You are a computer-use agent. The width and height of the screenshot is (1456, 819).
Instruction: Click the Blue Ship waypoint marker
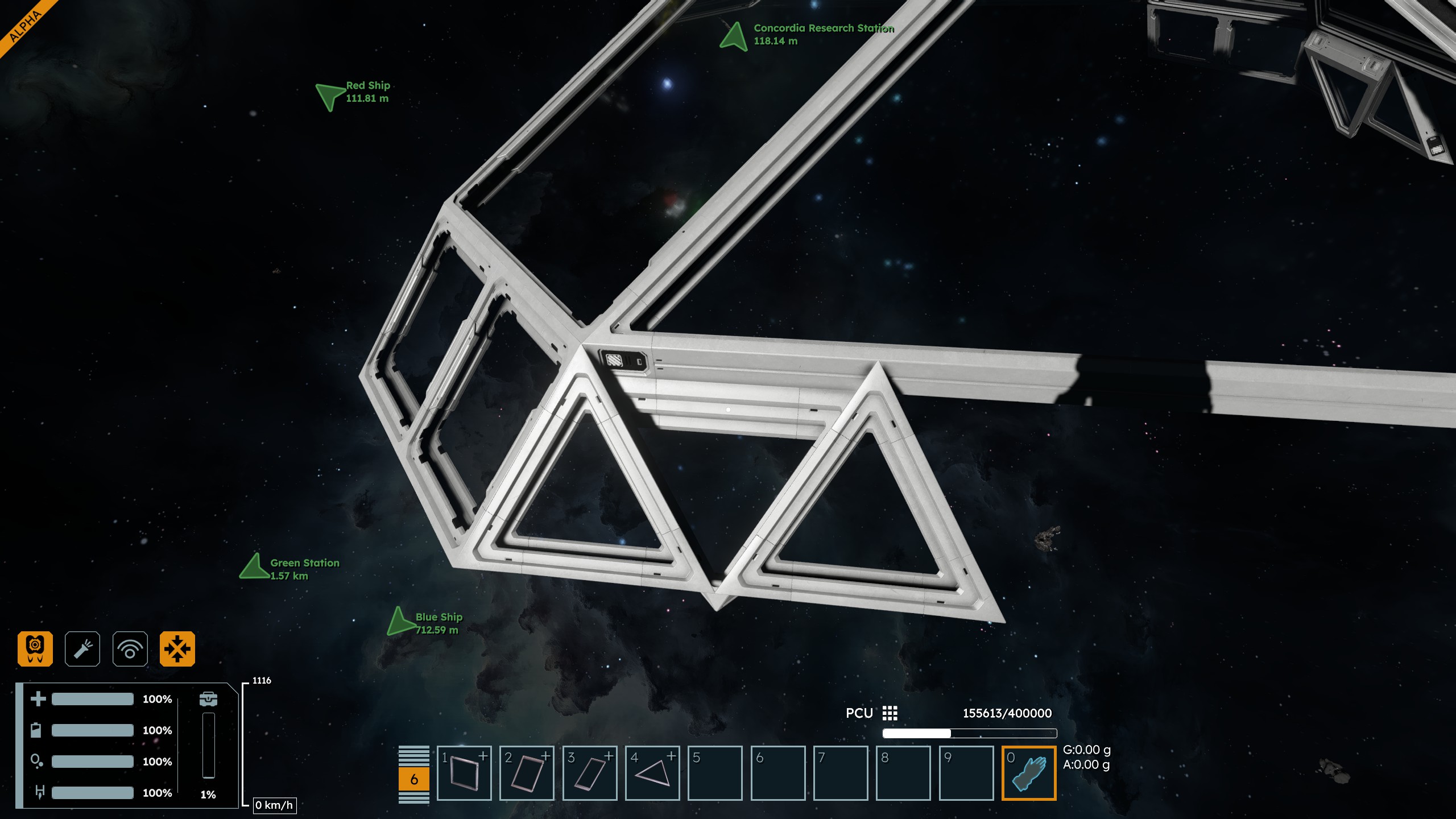[400, 622]
